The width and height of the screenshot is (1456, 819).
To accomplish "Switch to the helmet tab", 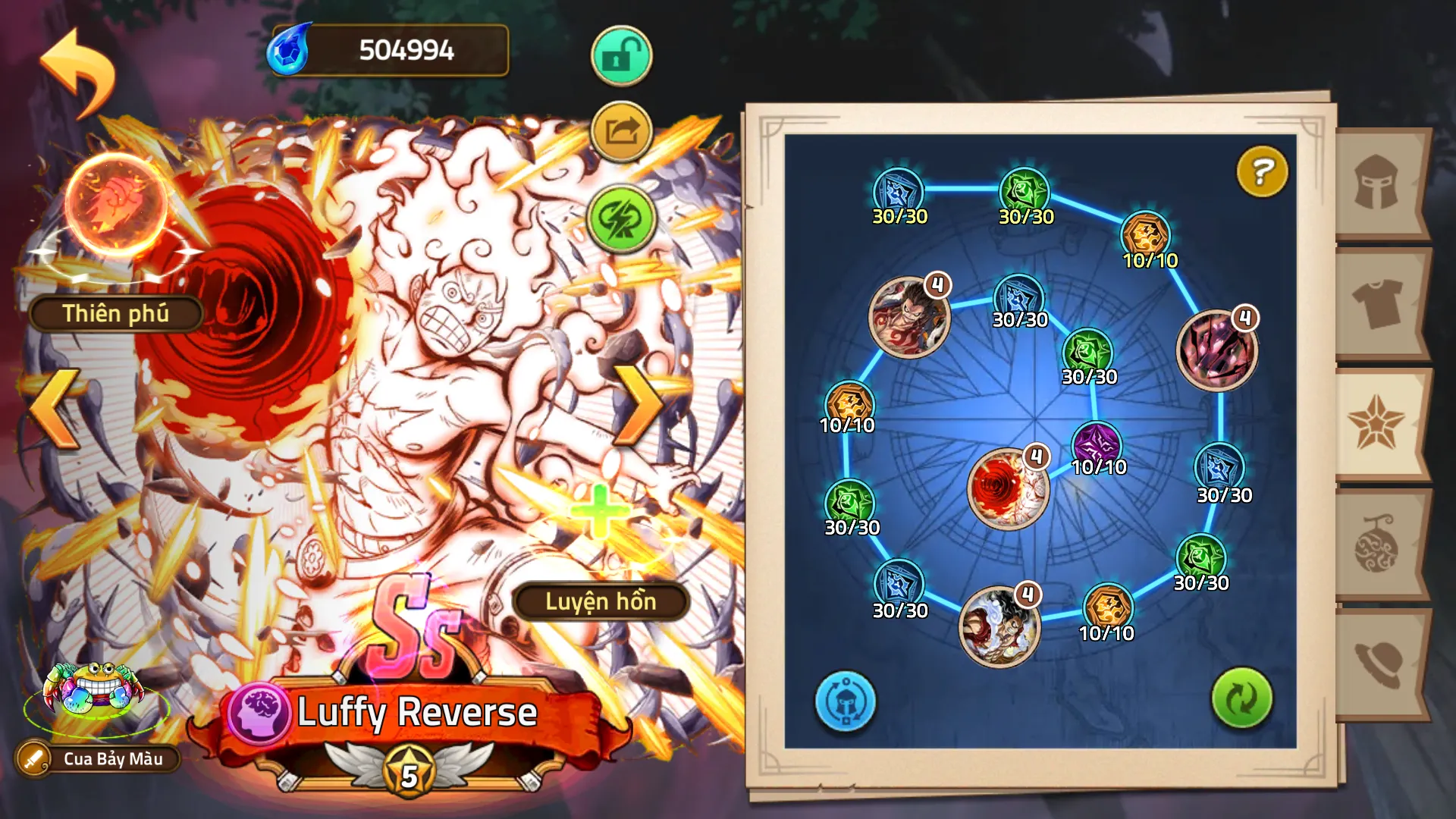I will click(1376, 182).
